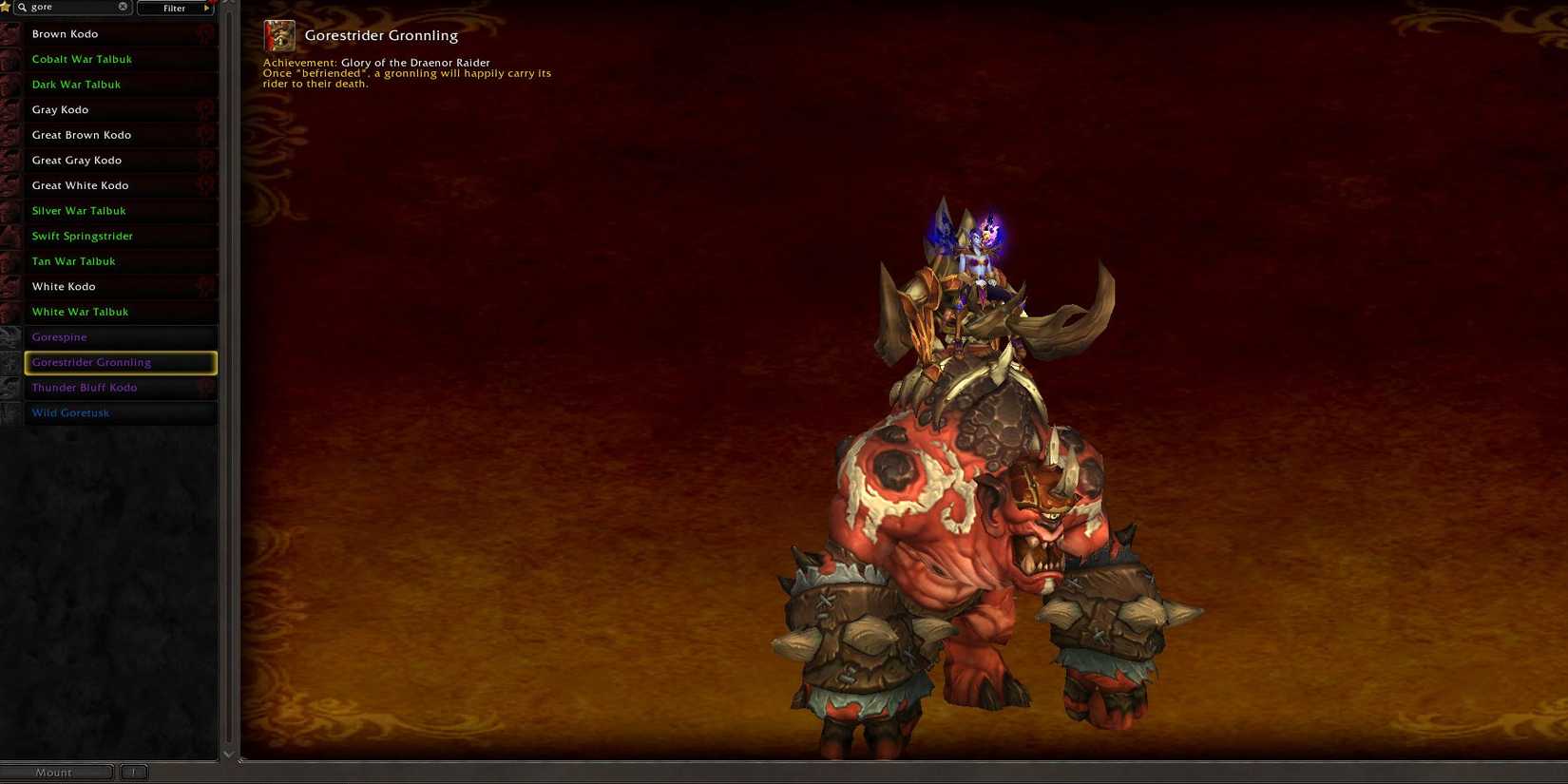
Task: Click the Gorespine mount thumbnail
Action: point(11,336)
